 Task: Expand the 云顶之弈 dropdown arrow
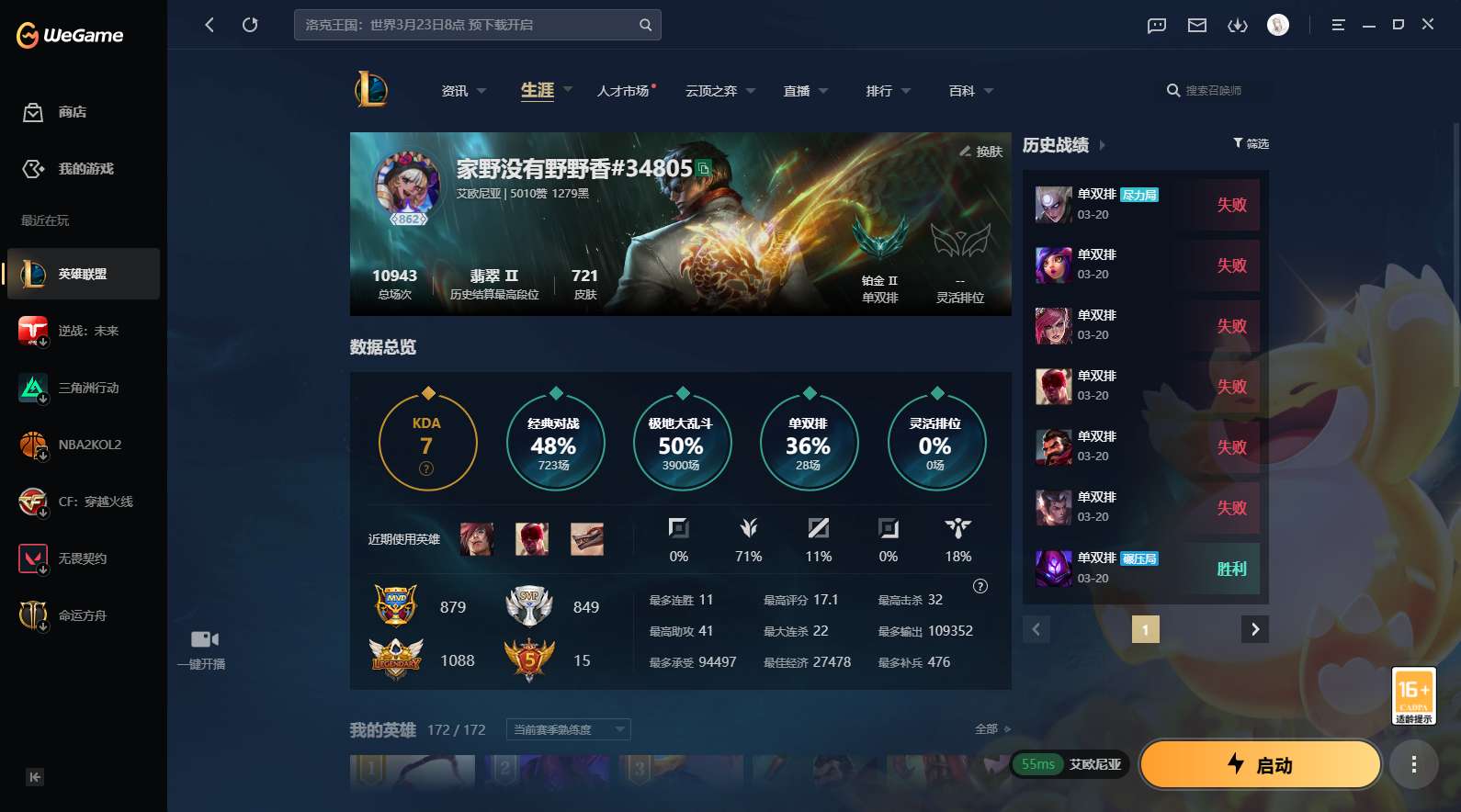click(751, 90)
